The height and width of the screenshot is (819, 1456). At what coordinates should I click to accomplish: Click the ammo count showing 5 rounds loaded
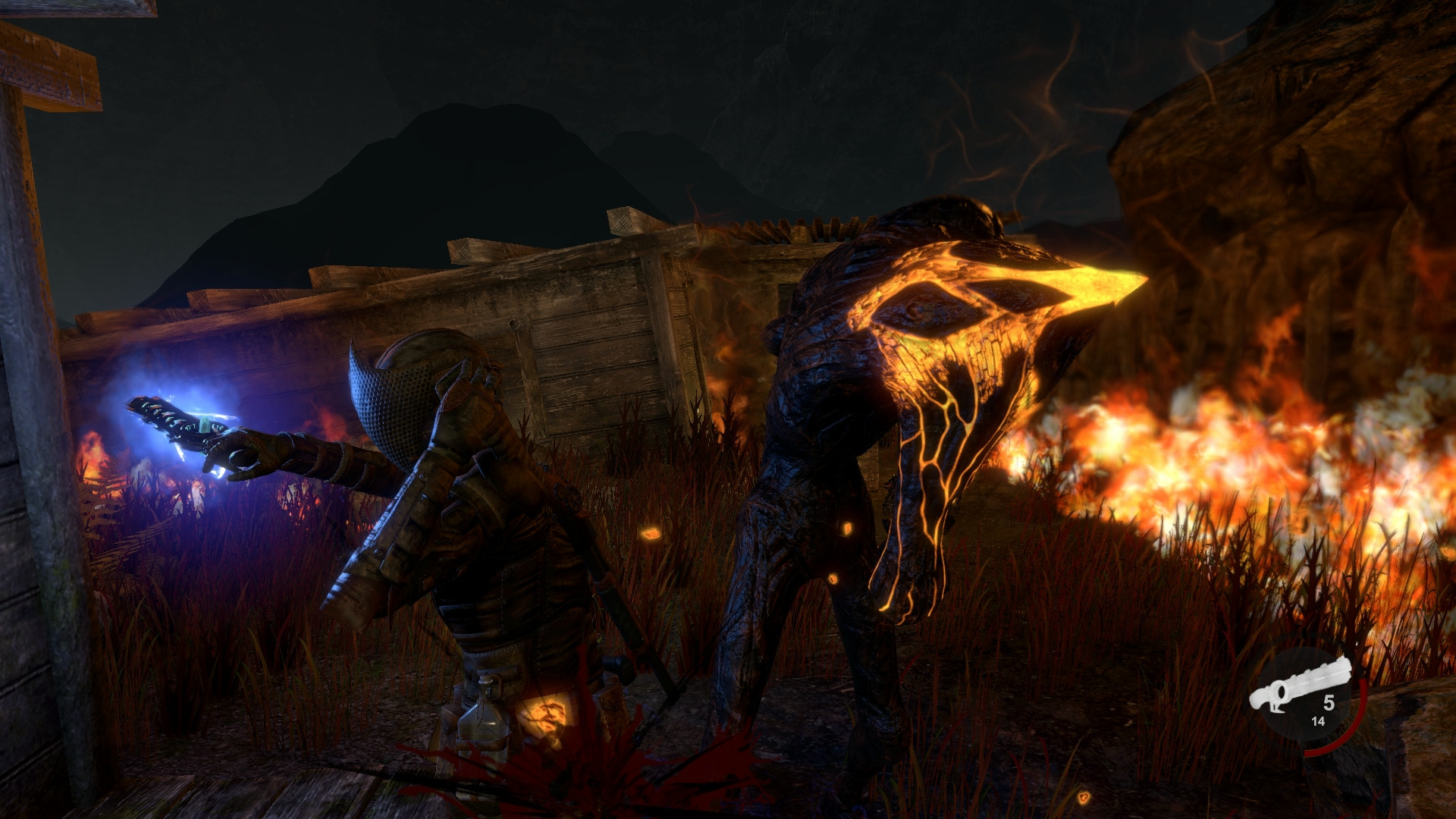click(x=1329, y=703)
